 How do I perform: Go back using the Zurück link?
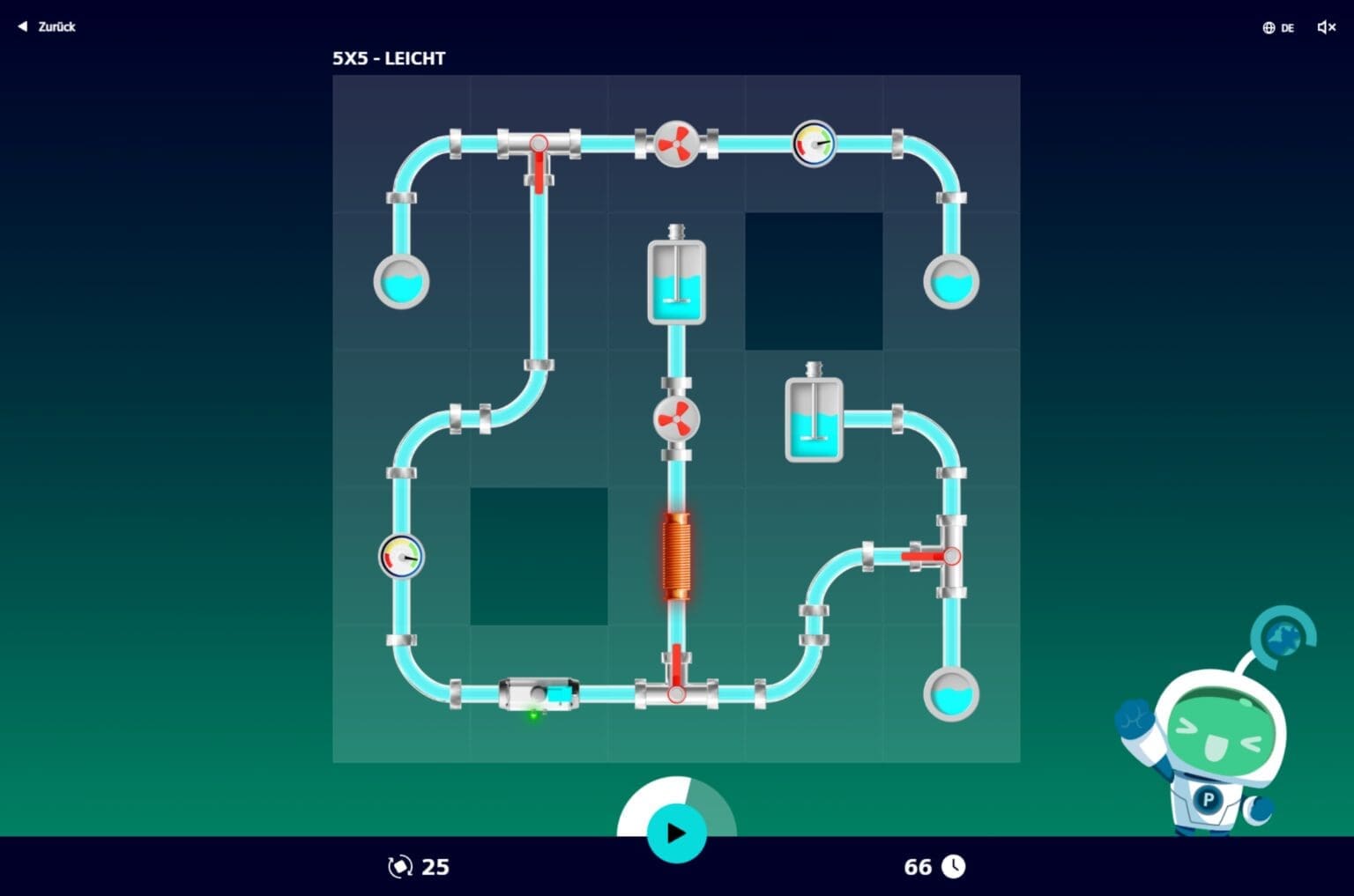(47, 26)
